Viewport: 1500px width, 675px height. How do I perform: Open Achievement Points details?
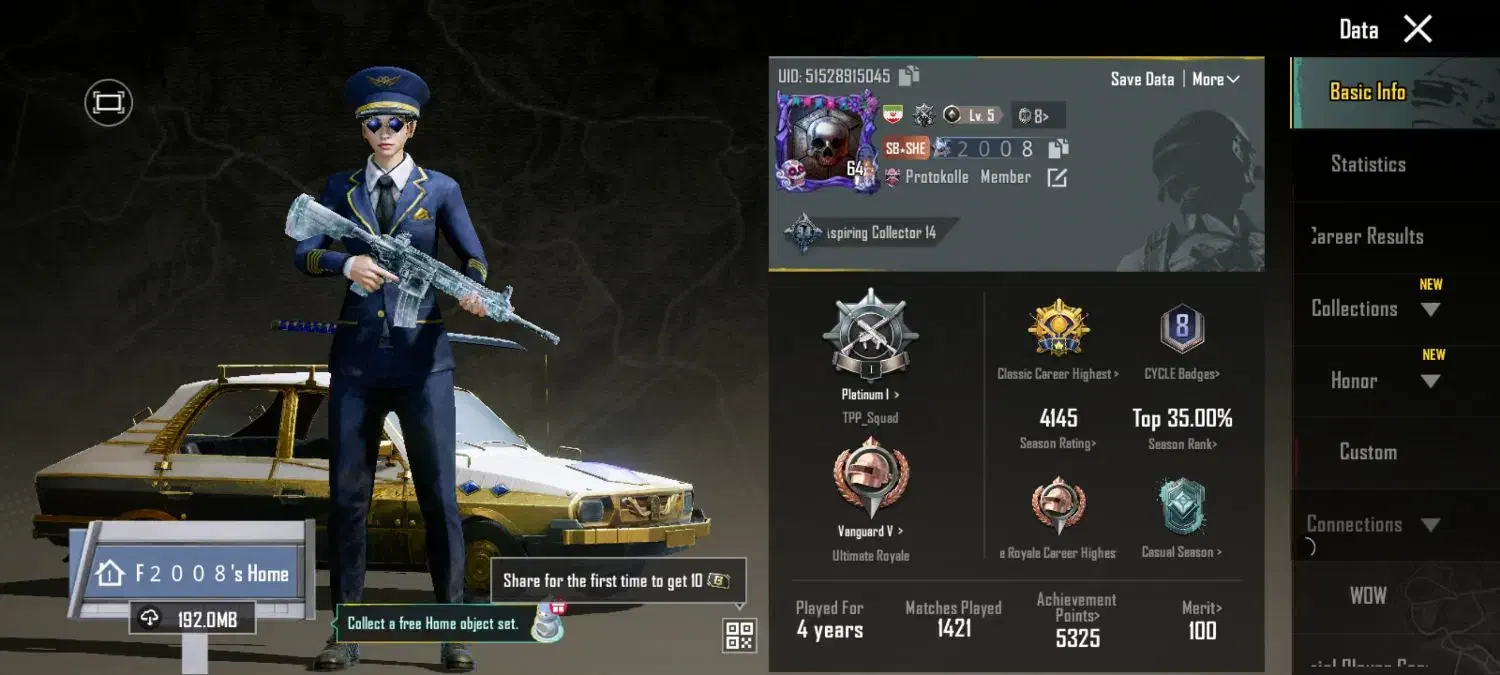tap(1077, 622)
